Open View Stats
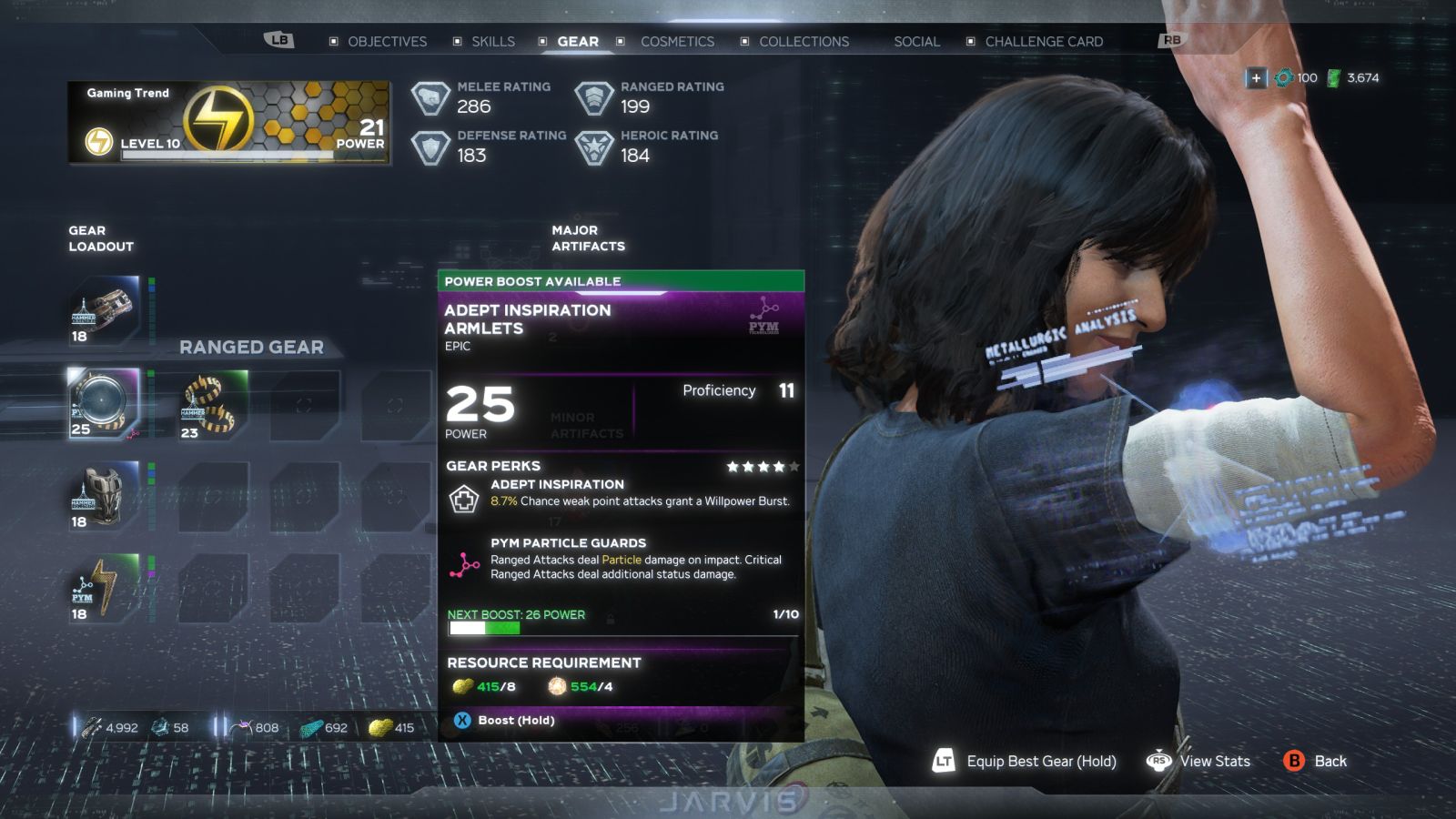The image size is (1456, 819). click(1199, 762)
